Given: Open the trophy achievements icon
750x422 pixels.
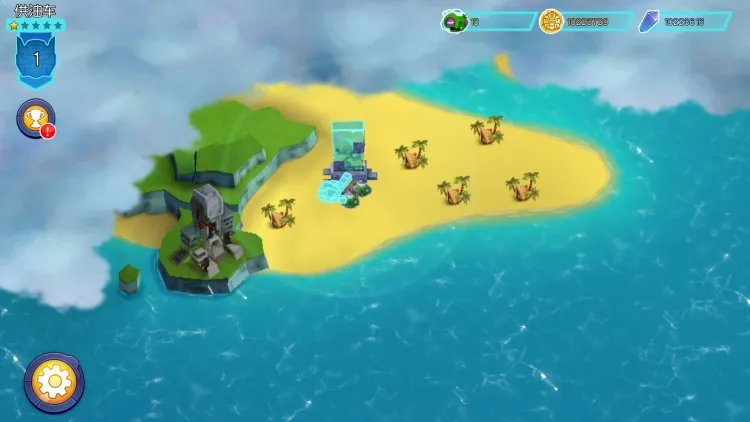Looking at the screenshot, I should point(35,119).
